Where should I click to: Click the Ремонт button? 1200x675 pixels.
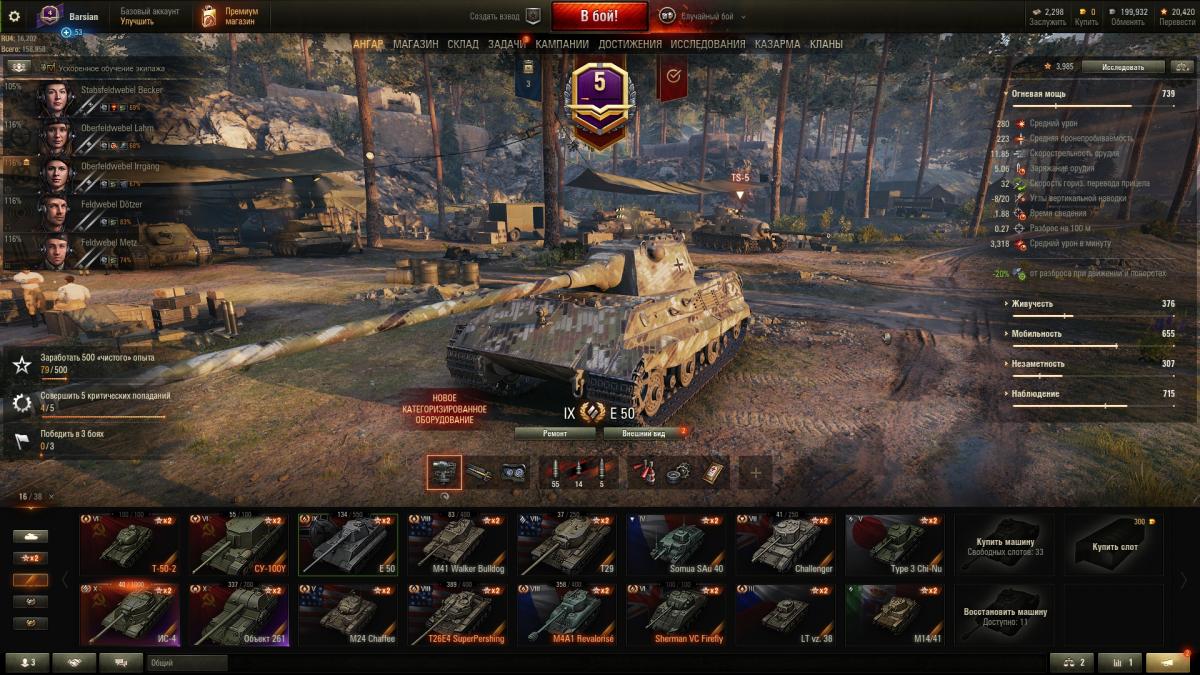tap(555, 433)
